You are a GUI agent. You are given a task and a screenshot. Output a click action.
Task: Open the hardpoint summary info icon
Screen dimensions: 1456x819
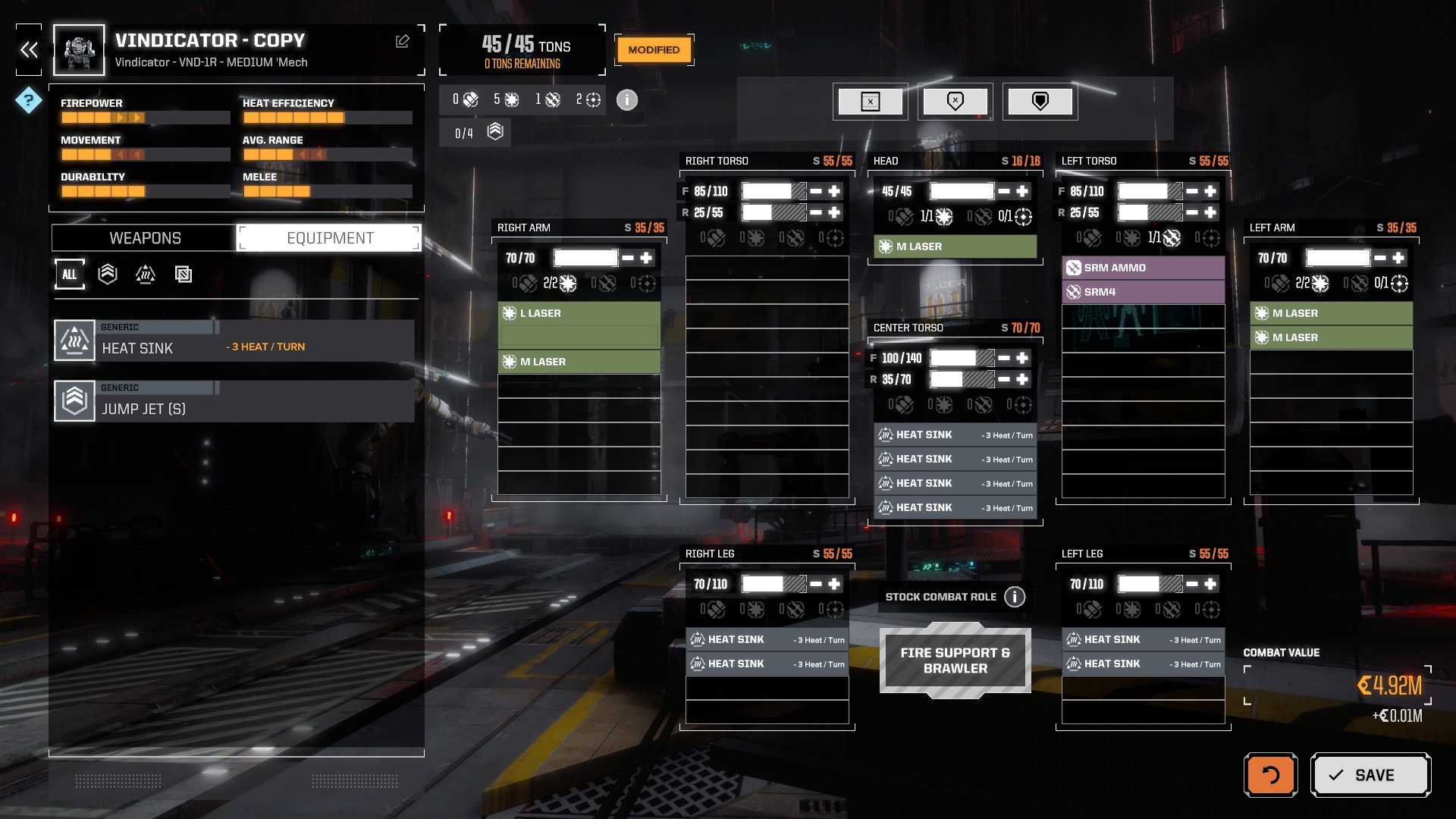tap(627, 100)
